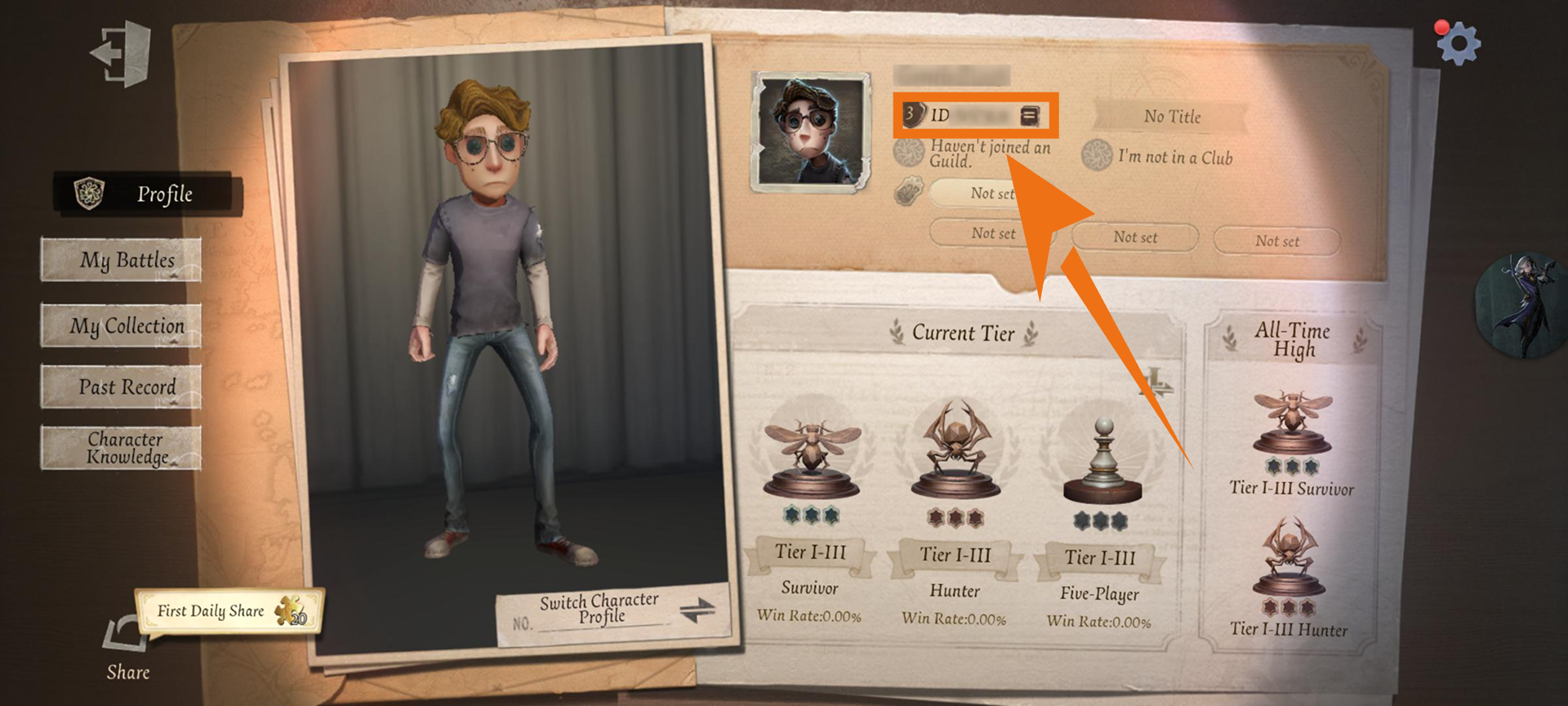Click the middle Not set badge slot
The image size is (1568, 706).
(1134, 236)
